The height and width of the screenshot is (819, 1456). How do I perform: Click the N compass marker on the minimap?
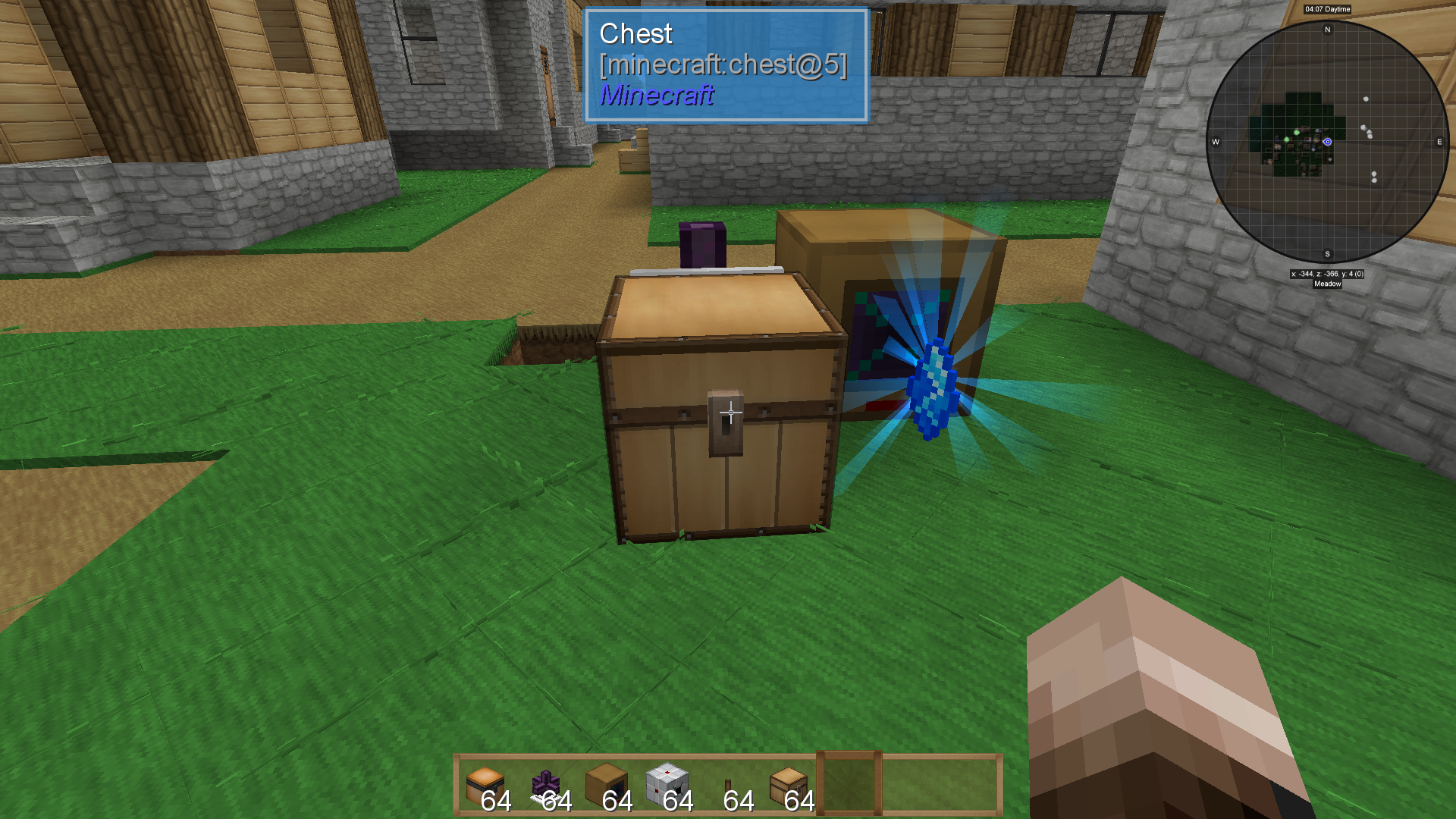coord(1326,30)
